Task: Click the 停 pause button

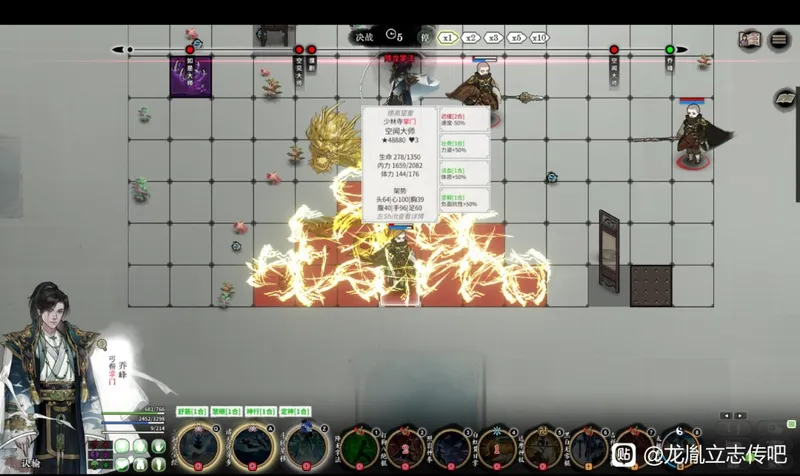Action: pos(426,37)
